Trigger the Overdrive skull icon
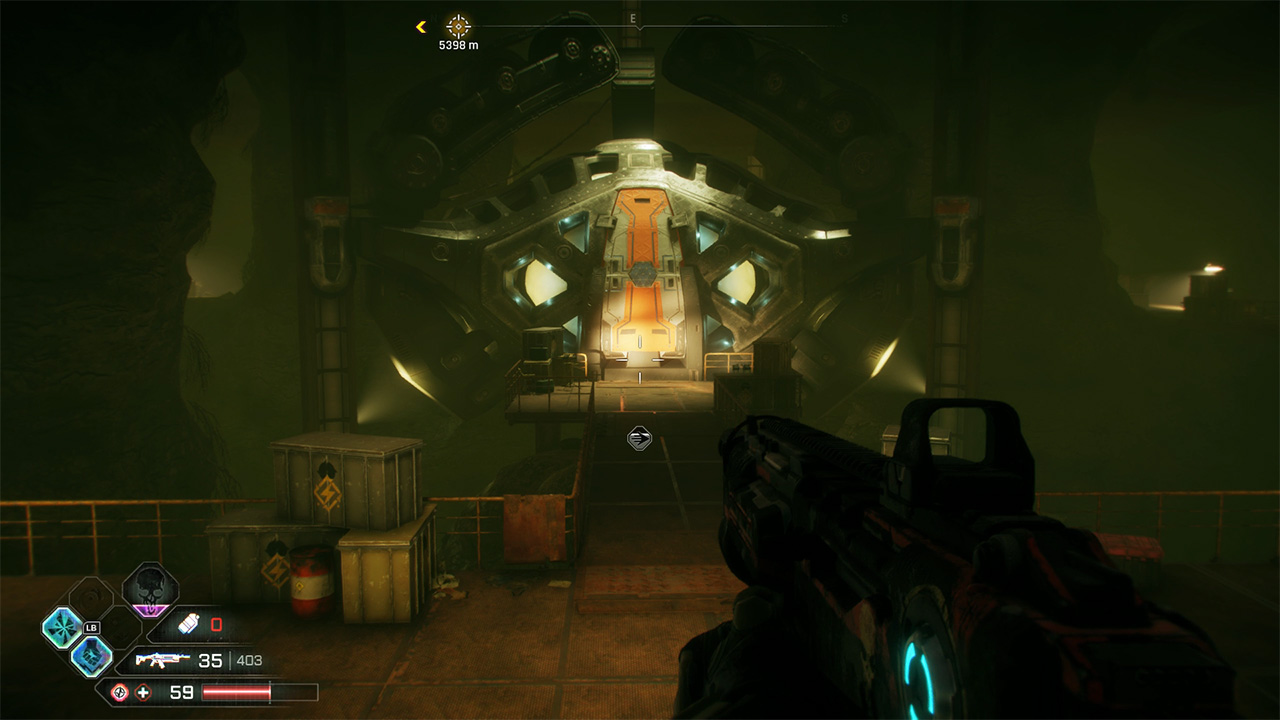Screen dimensions: 1280x720 [x=150, y=589]
